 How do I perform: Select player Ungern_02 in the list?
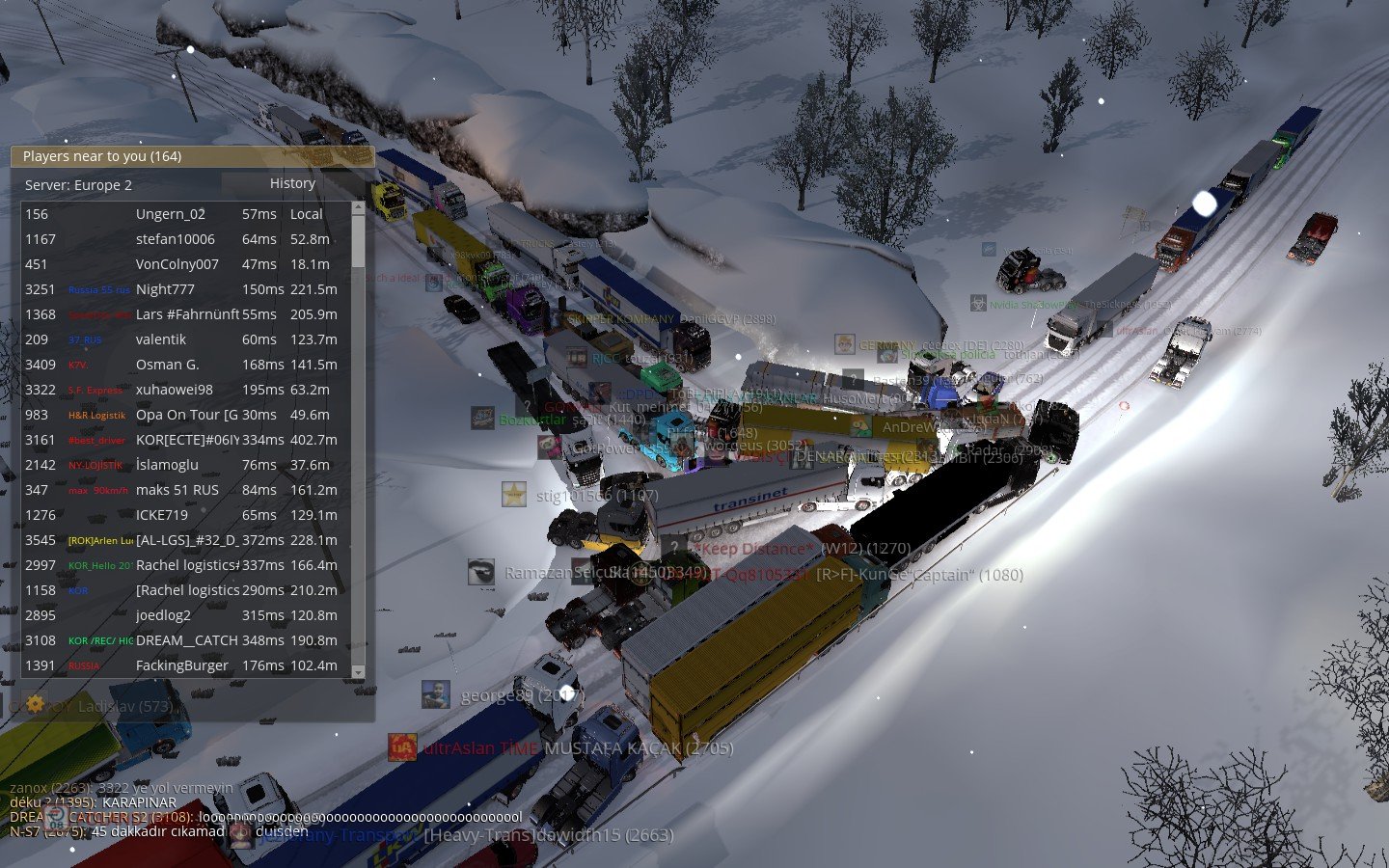click(171, 214)
